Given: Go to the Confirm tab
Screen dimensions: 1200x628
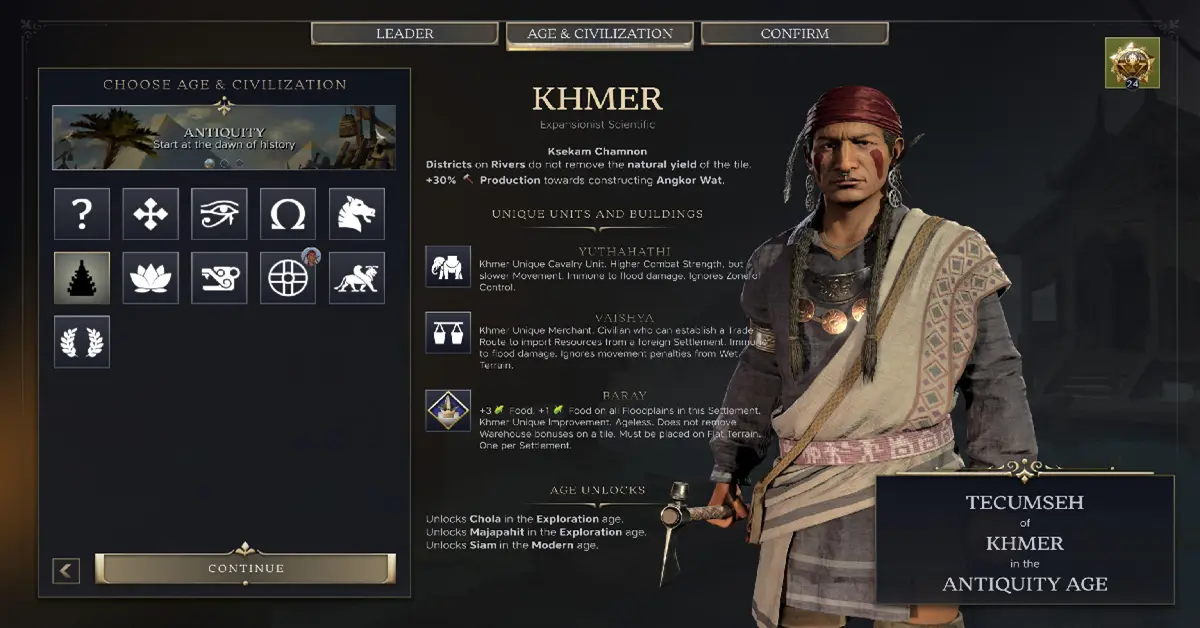Looking at the screenshot, I should [794, 34].
